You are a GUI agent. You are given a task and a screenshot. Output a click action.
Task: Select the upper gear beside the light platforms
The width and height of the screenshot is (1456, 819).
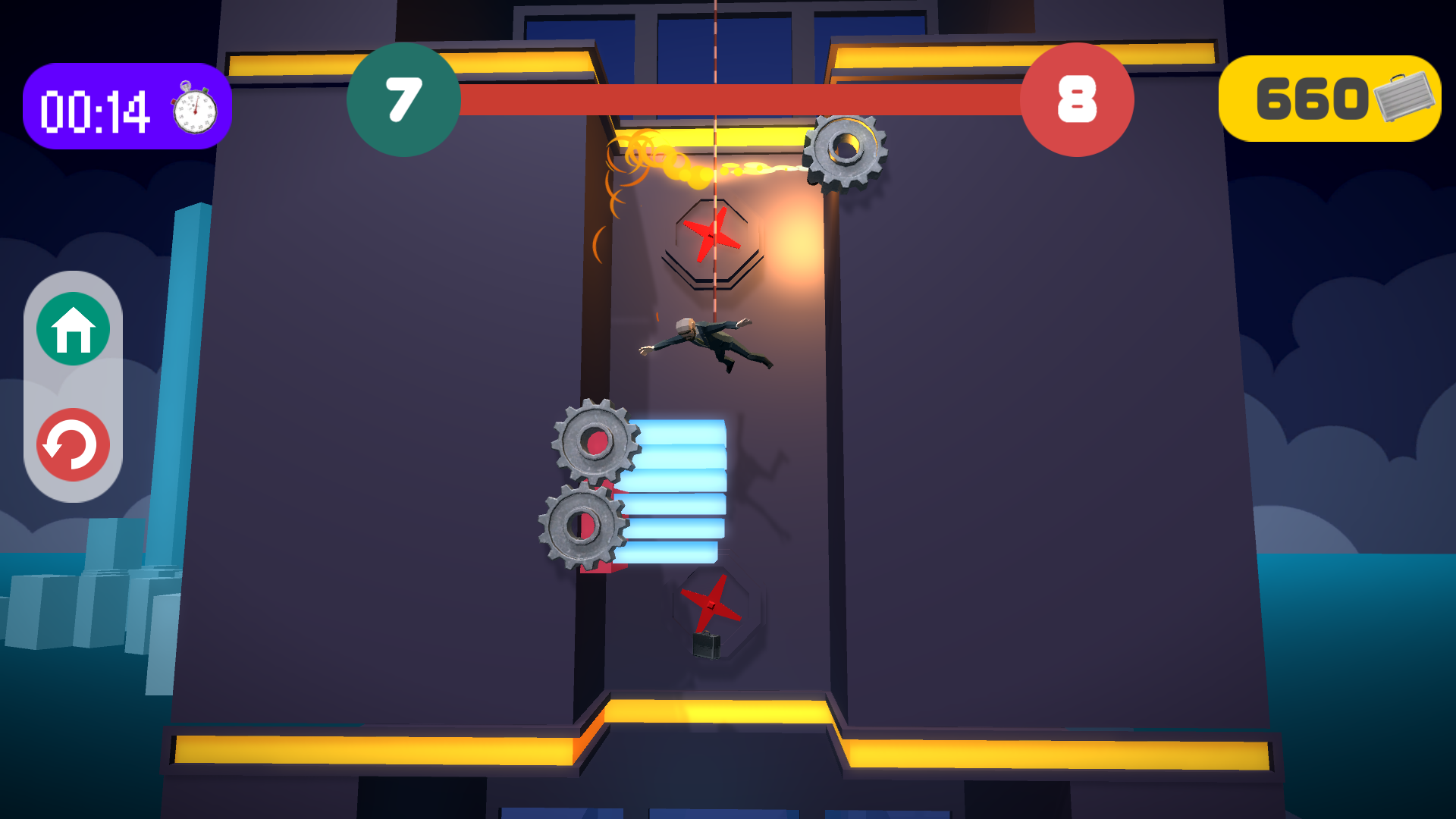(x=597, y=441)
